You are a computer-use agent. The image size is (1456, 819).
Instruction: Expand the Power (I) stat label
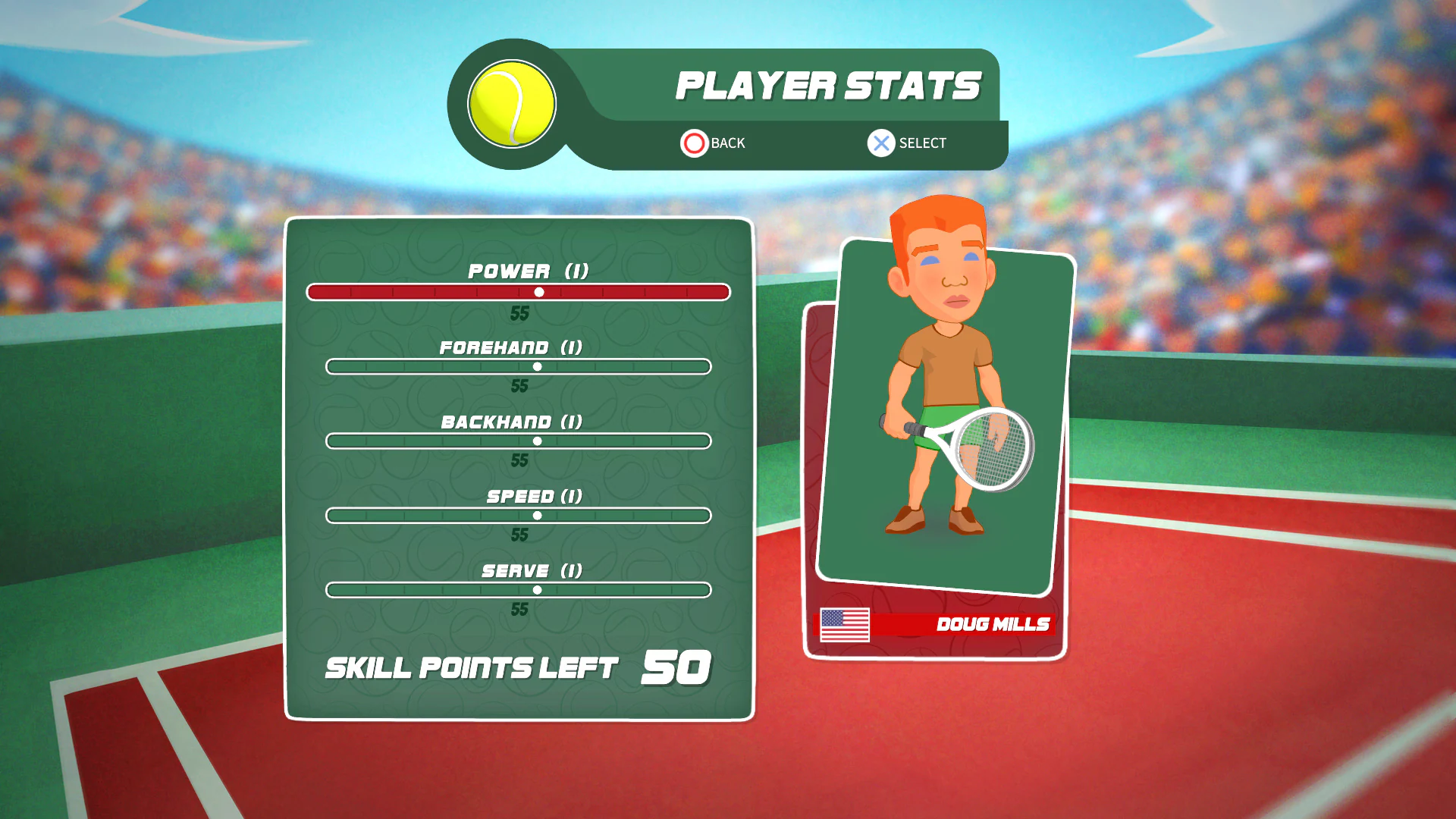coord(527,270)
